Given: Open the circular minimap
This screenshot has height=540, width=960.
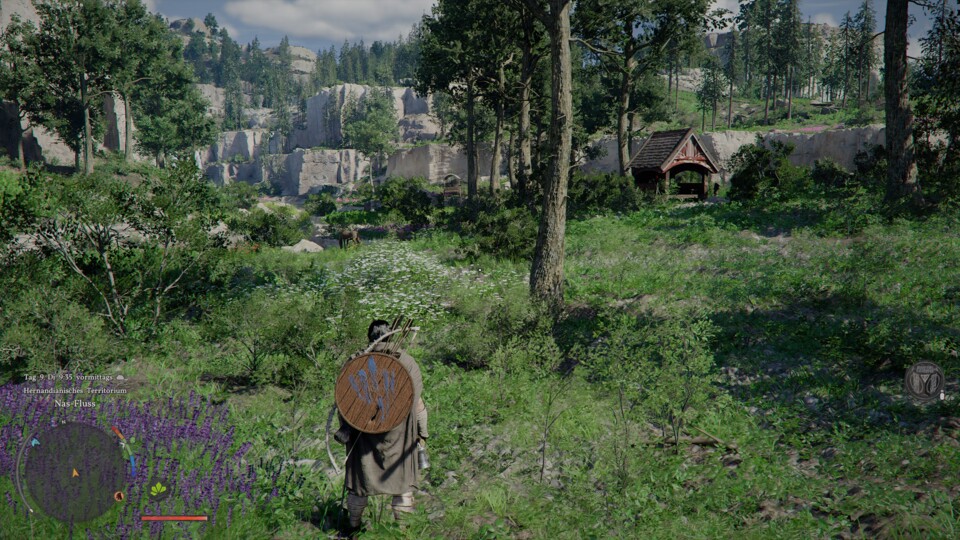Looking at the screenshot, I should click(x=74, y=472).
